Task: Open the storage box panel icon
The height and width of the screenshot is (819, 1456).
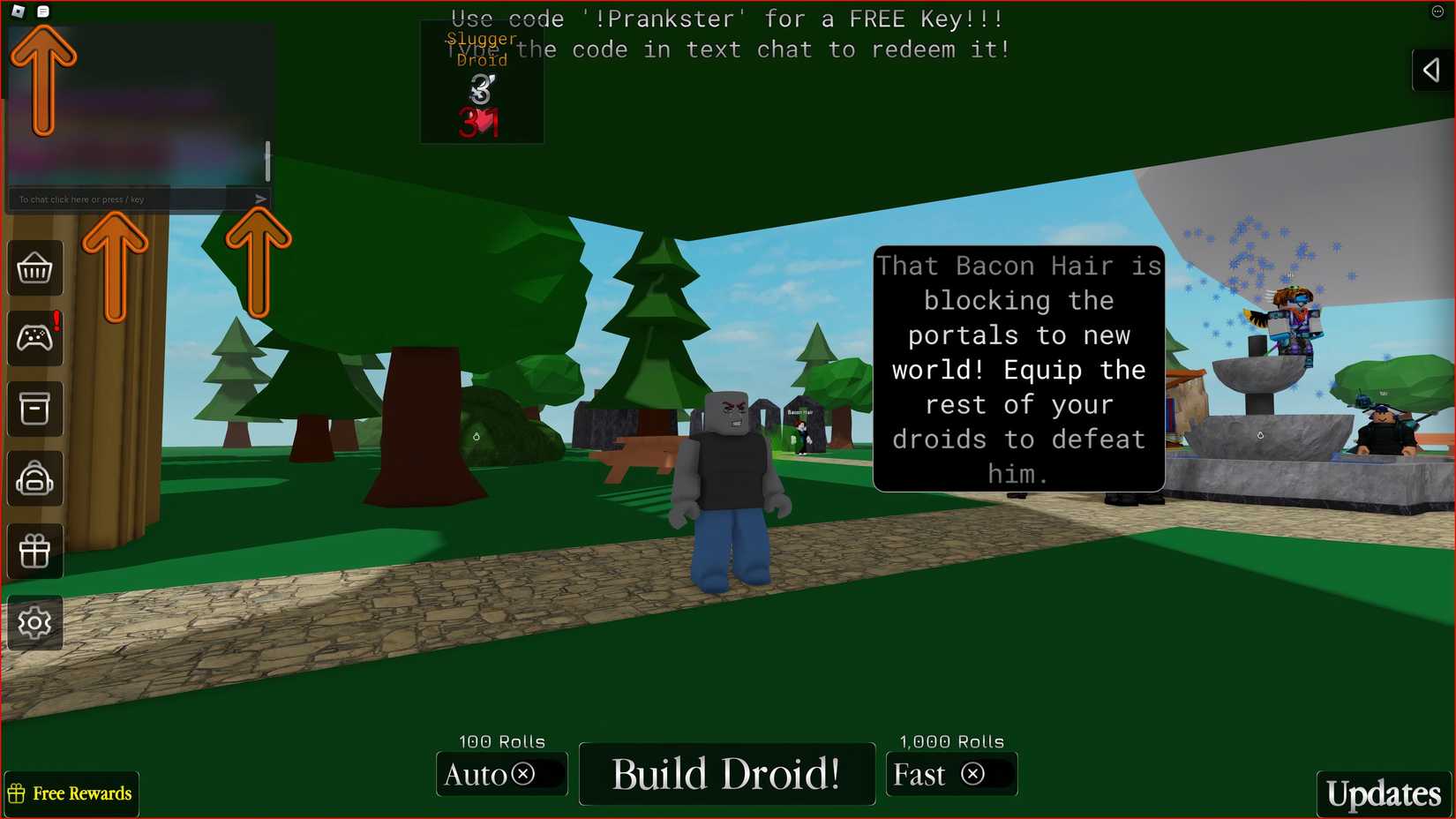Action: (35, 409)
